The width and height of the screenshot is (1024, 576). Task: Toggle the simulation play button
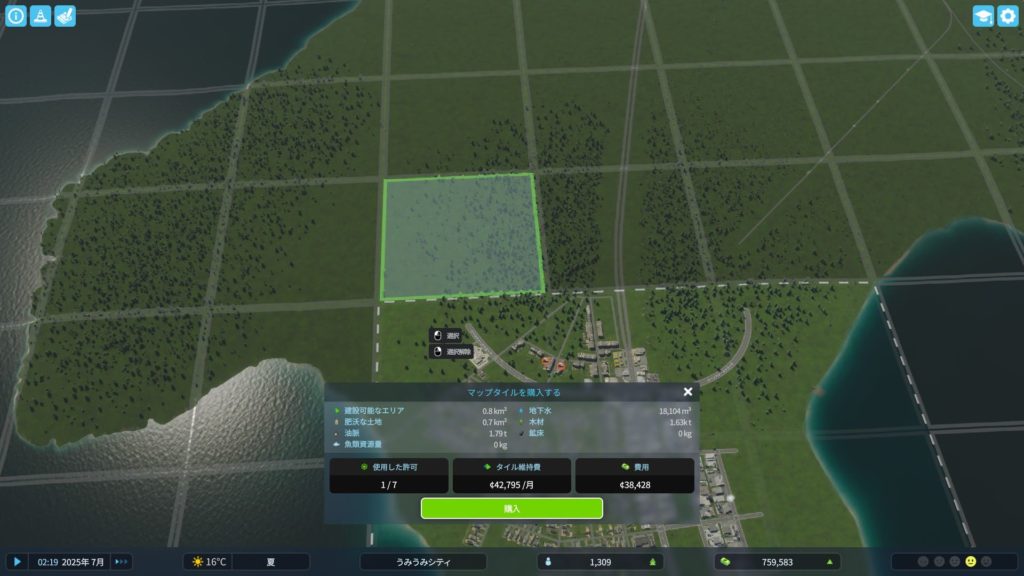pyautogui.click(x=16, y=562)
